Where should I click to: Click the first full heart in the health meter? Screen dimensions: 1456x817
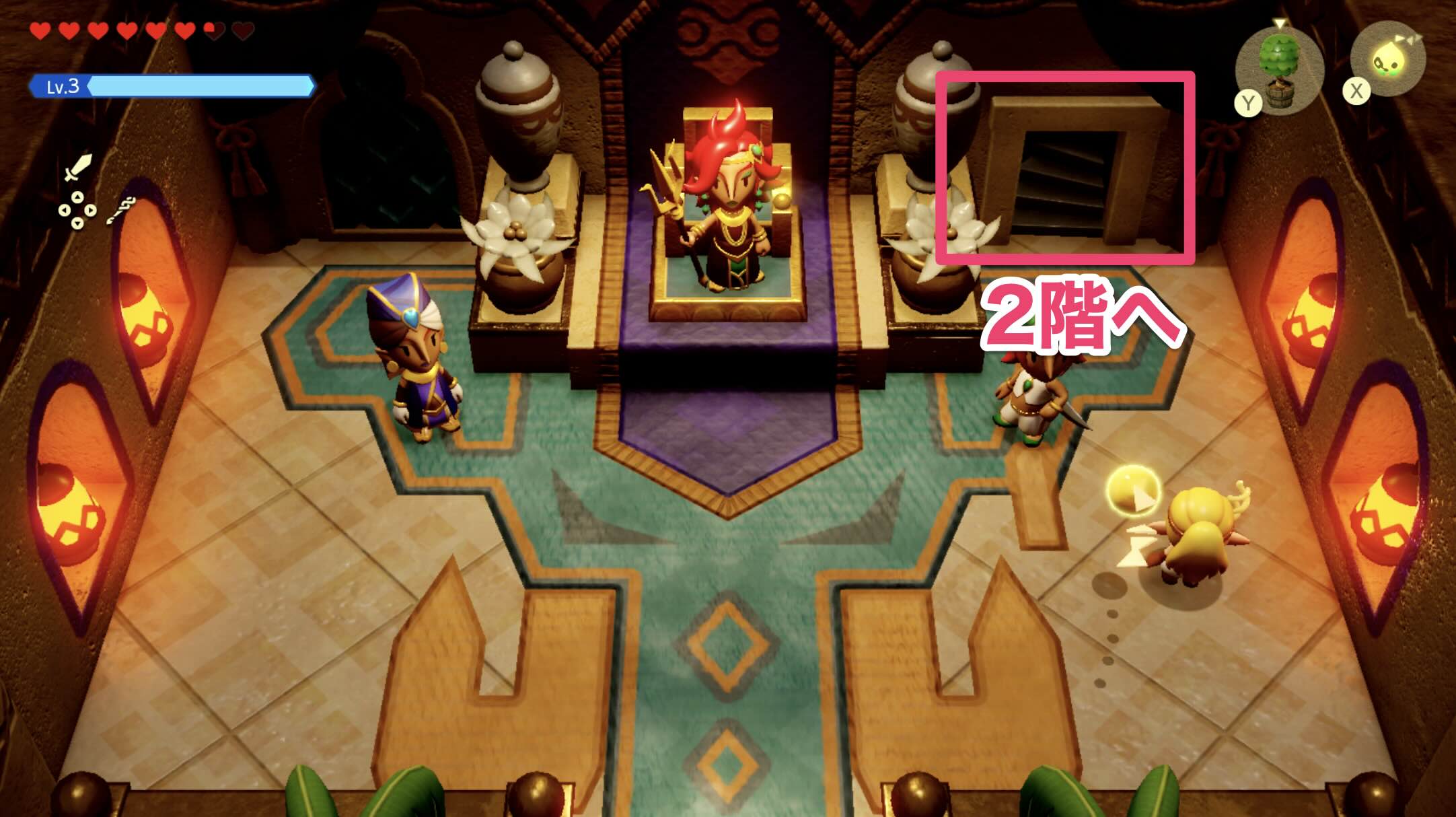coord(40,31)
